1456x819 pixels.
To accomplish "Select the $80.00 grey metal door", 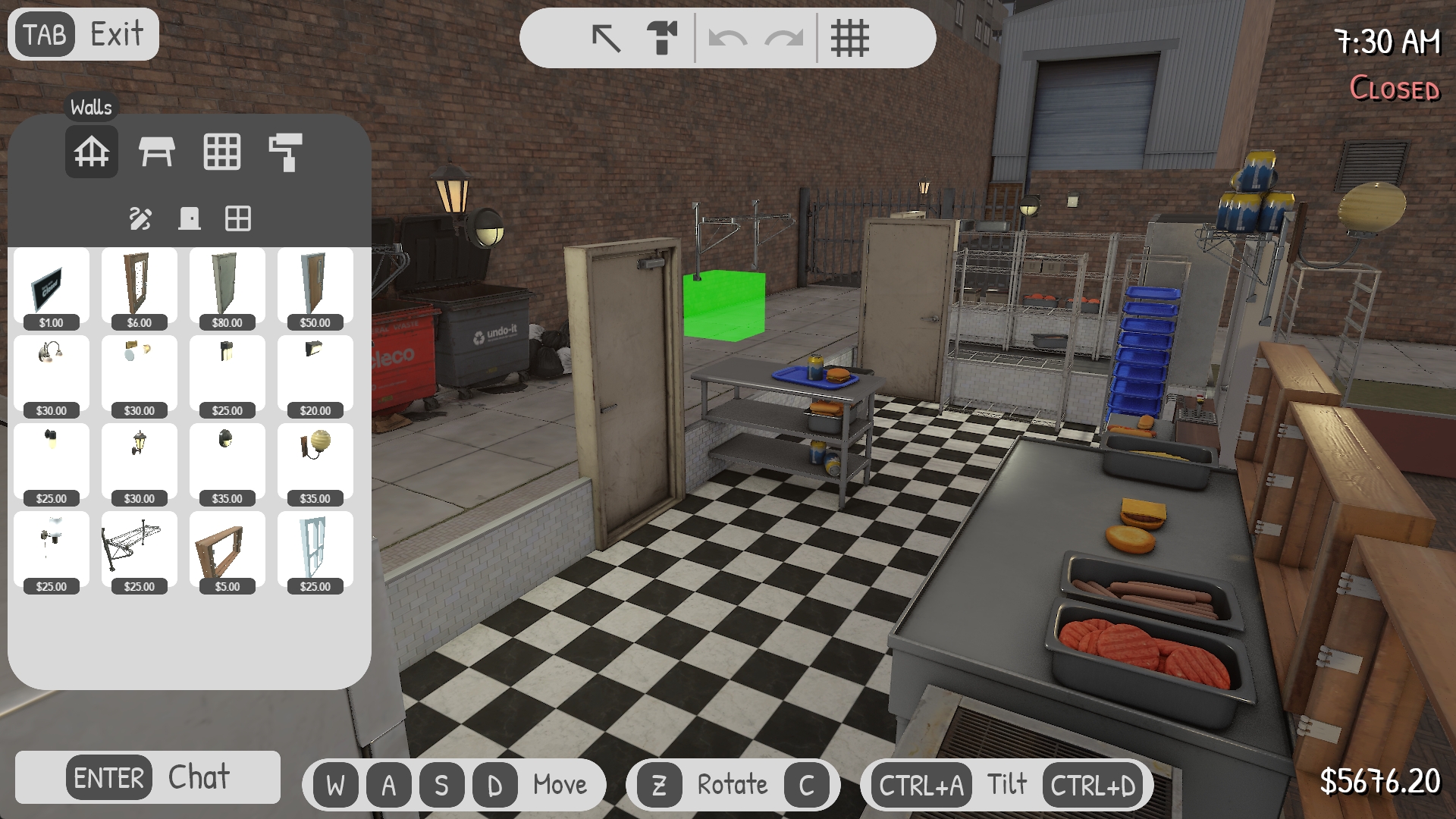I will coord(227,288).
